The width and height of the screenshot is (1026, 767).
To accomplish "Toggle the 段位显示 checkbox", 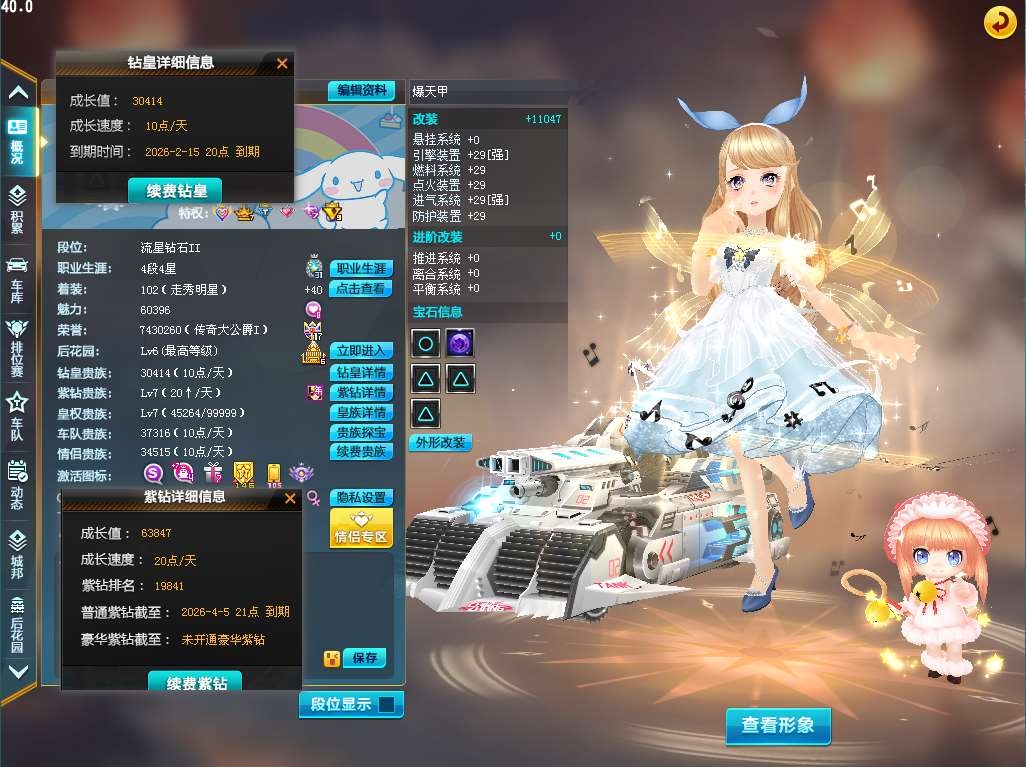I will (386, 705).
